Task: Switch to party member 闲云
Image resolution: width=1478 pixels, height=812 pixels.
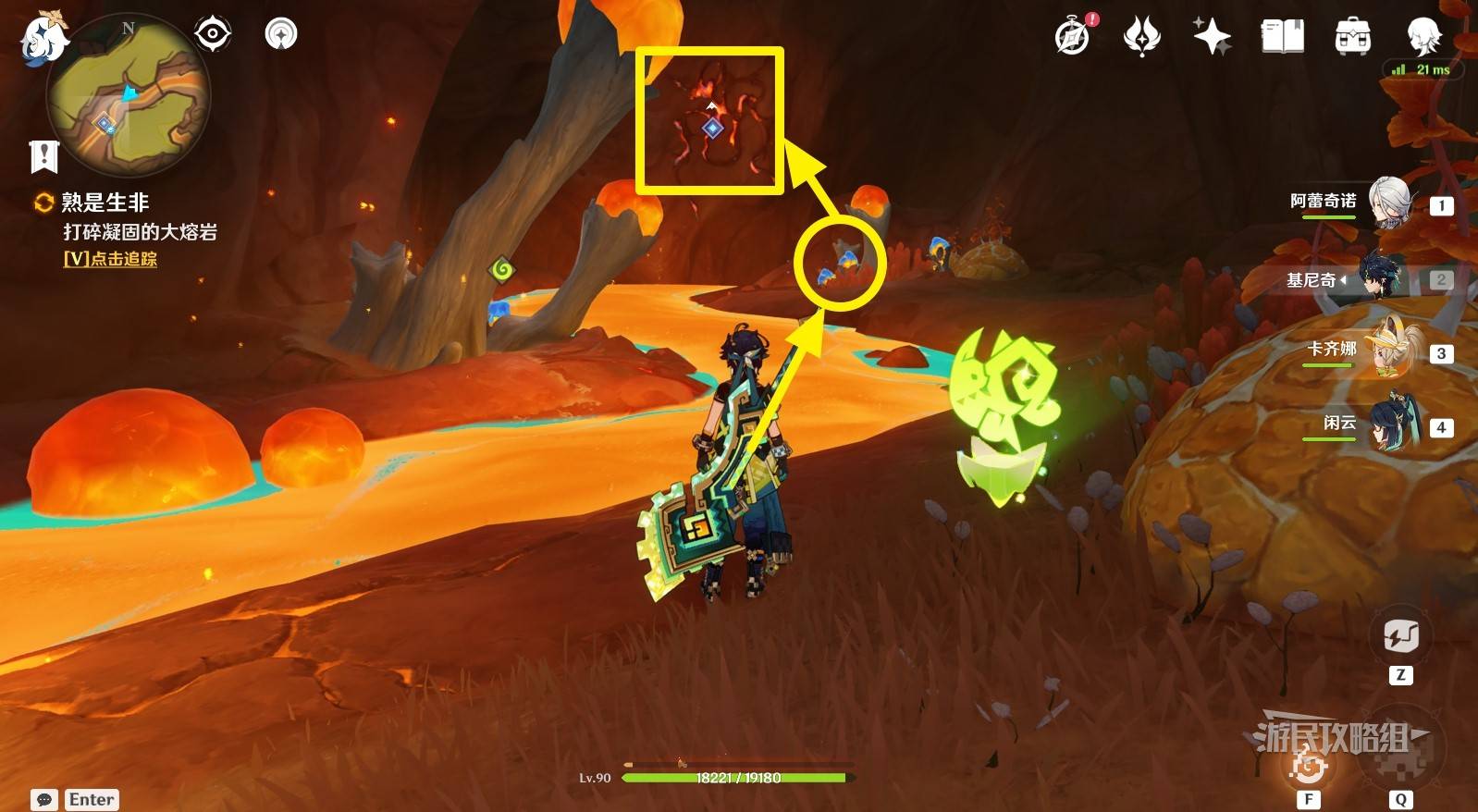Action: click(x=1387, y=424)
